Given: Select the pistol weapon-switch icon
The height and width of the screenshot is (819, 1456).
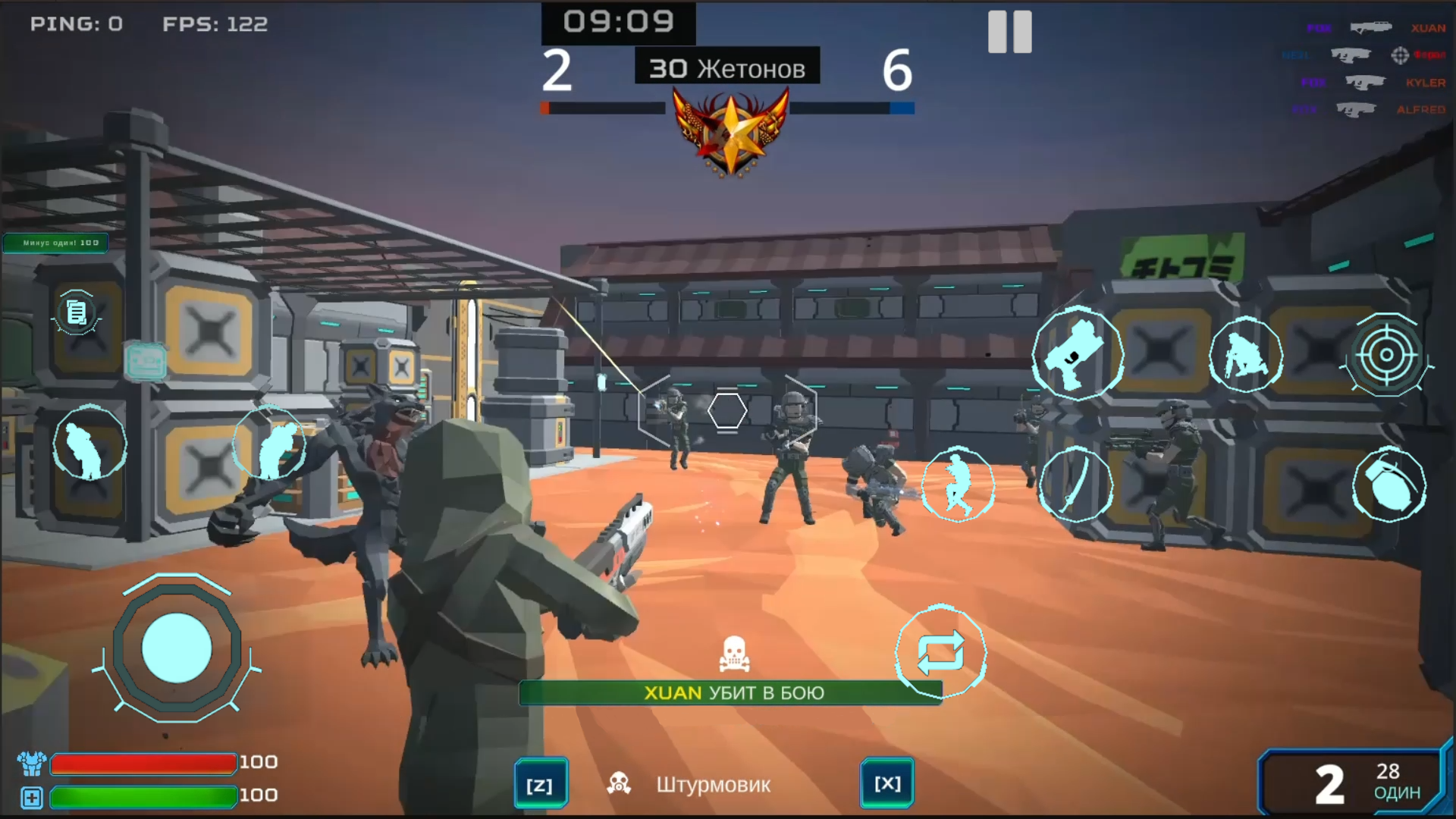Looking at the screenshot, I should pos(1080,355).
